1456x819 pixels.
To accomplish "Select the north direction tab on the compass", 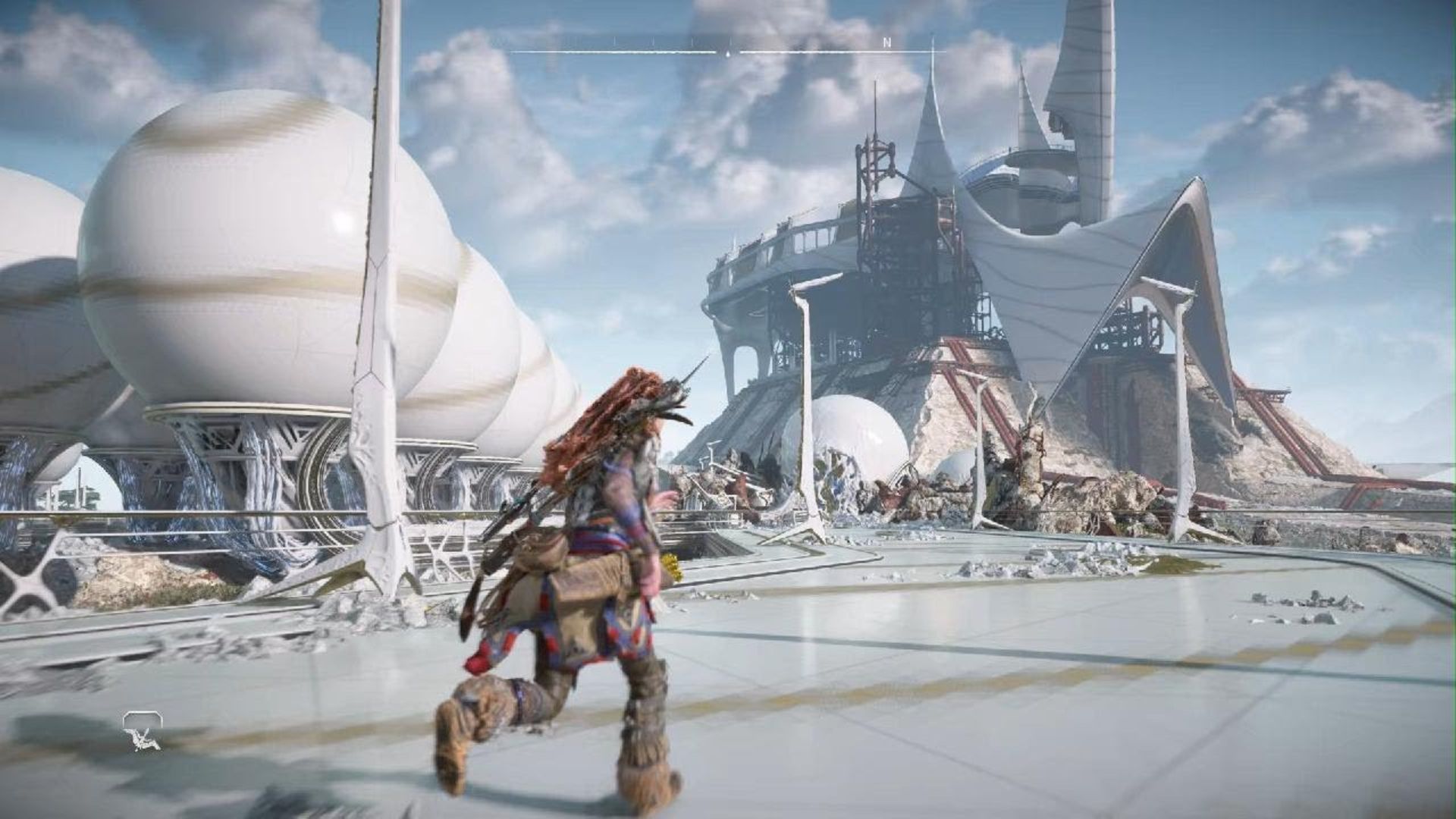I will click(x=886, y=42).
